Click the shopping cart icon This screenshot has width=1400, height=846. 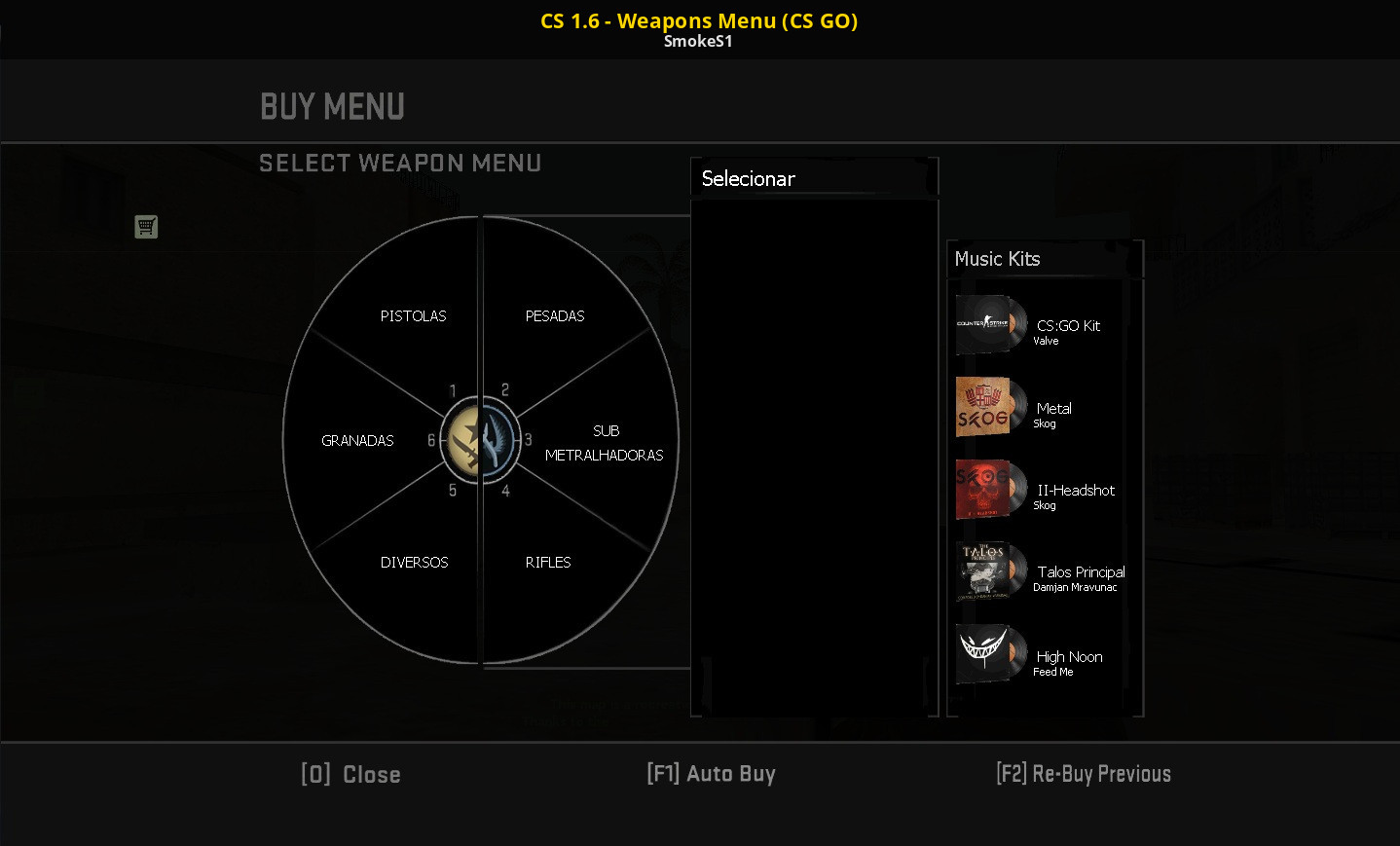pyautogui.click(x=146, y=226)
